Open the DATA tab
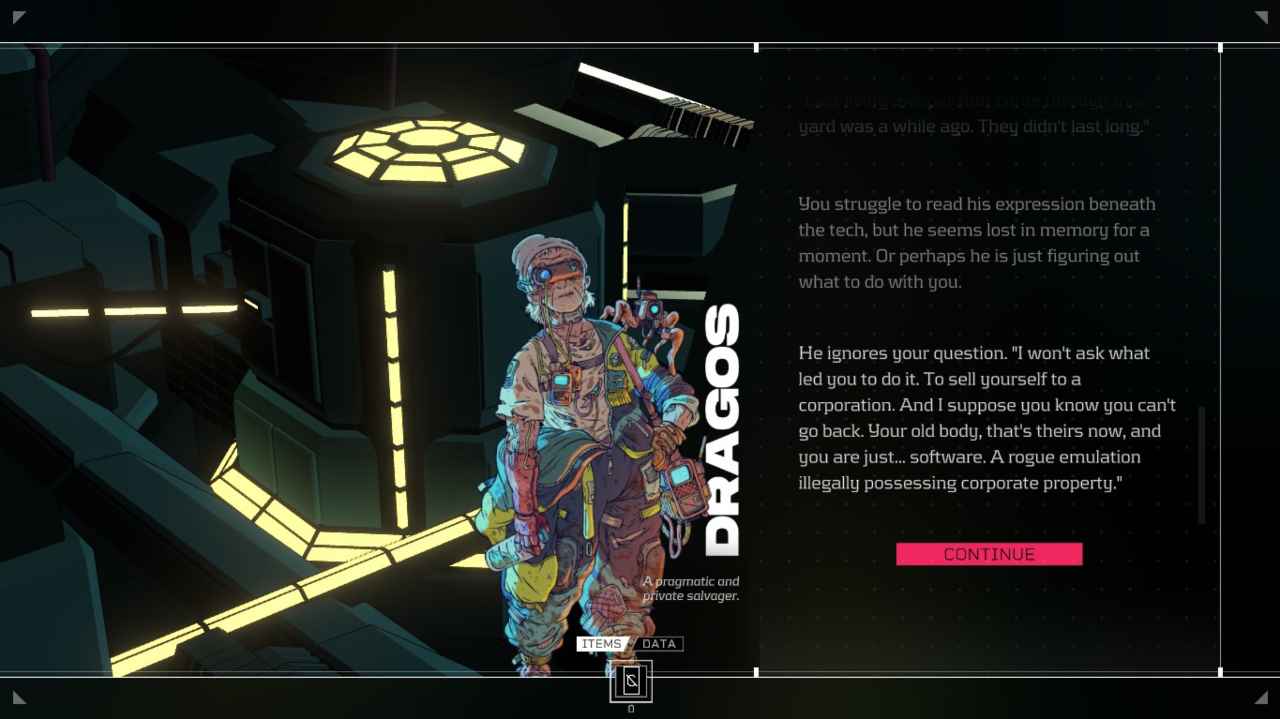Viewport: 1280px width, 719px height. coord(659,644)
